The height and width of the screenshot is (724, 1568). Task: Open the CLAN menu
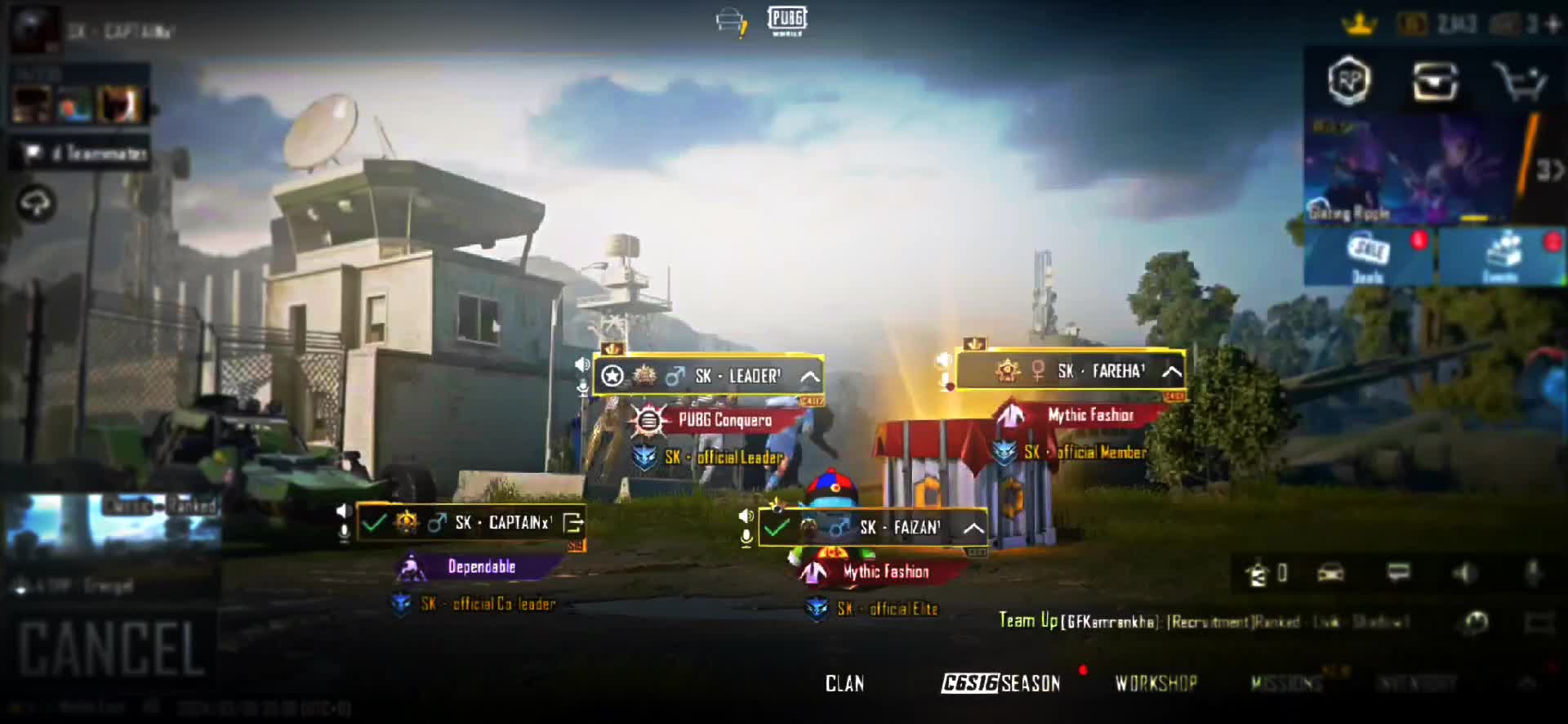(x=844, y=683)
